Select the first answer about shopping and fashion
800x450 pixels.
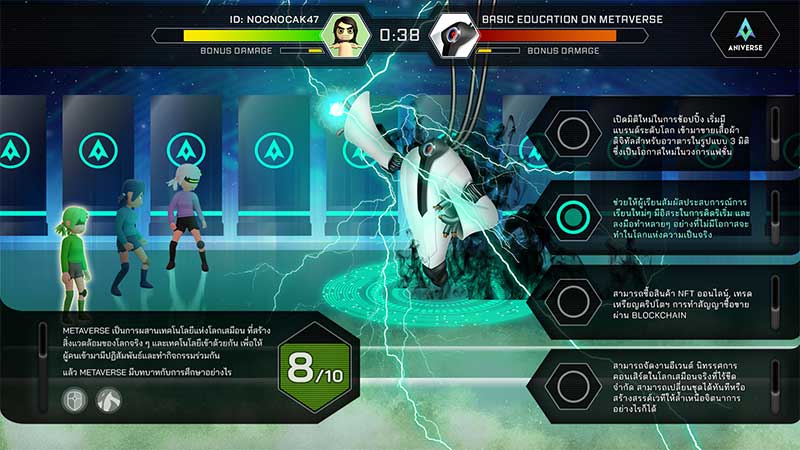(x=572, y=135)
